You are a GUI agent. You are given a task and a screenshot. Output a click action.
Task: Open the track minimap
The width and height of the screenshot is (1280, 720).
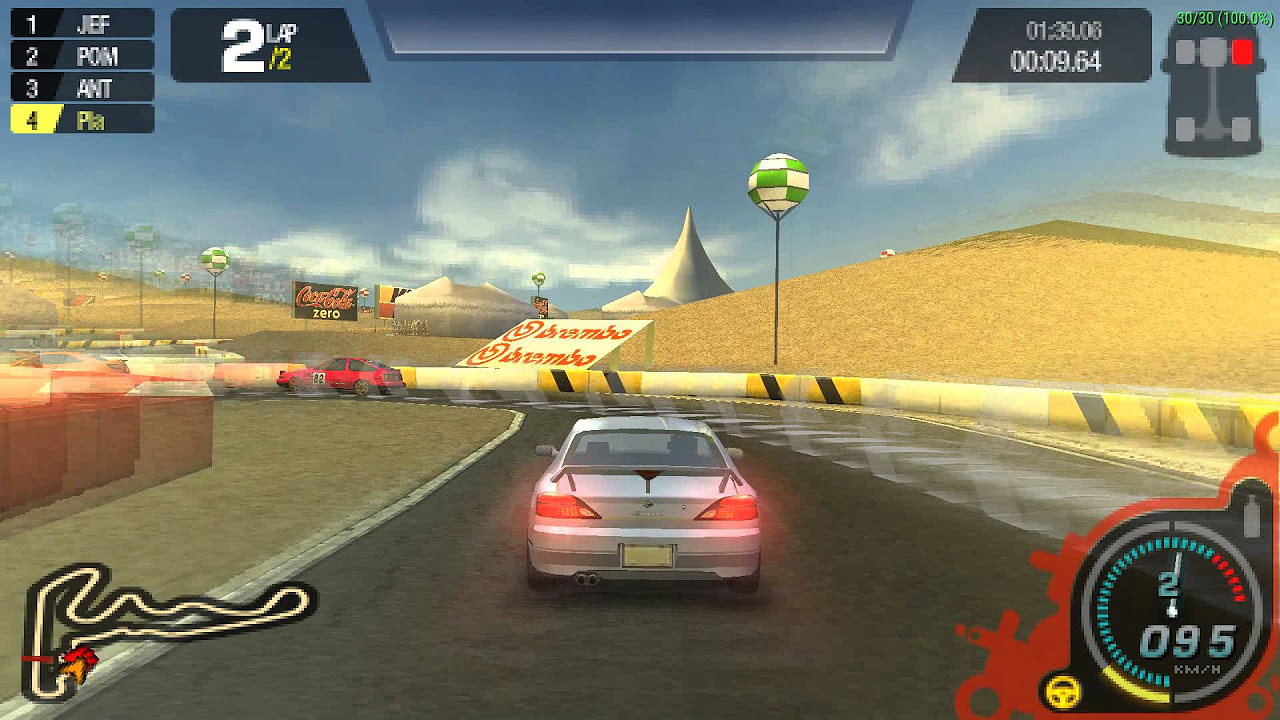click(x=165, y=625)
